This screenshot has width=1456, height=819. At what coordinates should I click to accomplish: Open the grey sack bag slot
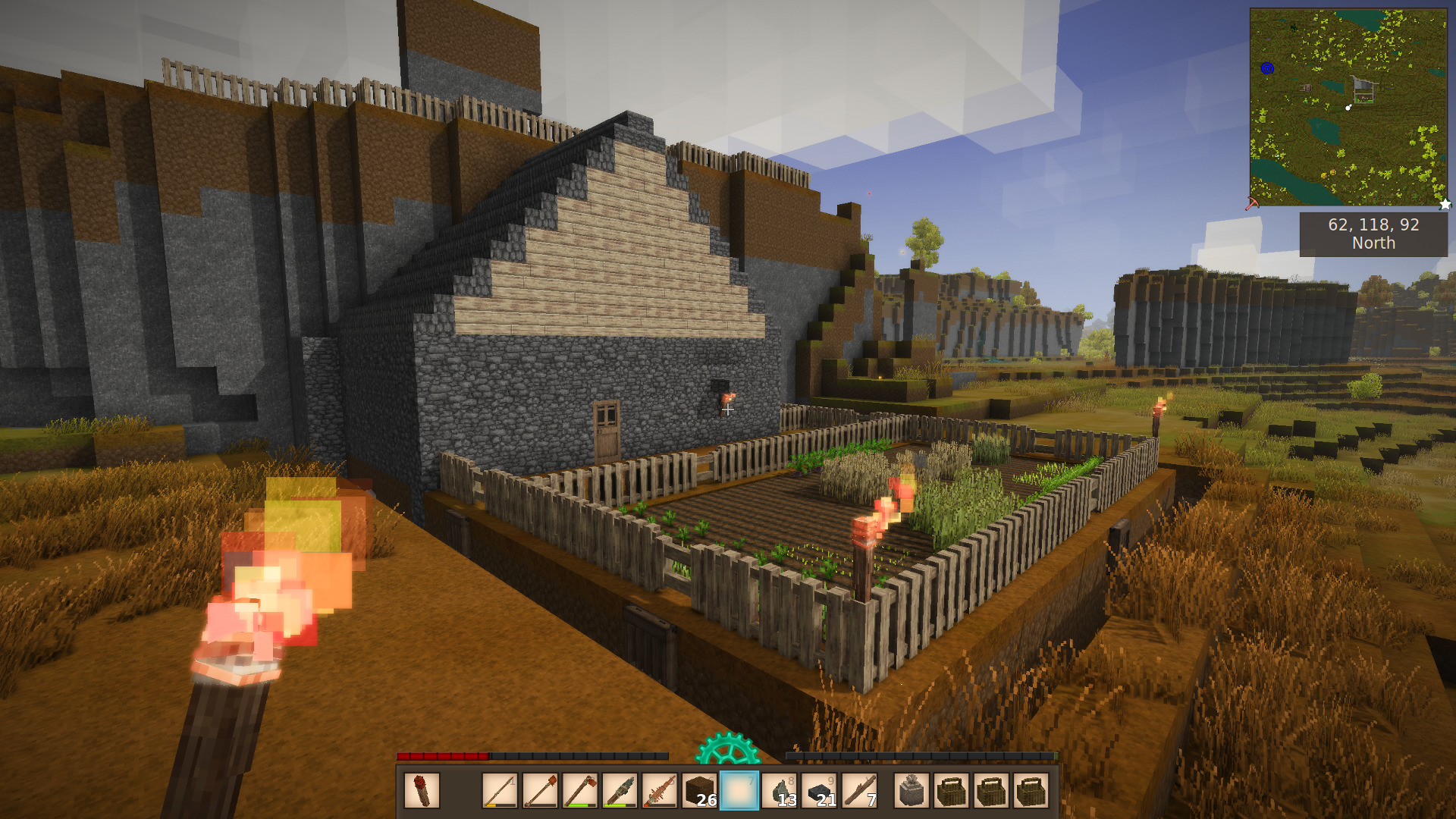point(912,791)
